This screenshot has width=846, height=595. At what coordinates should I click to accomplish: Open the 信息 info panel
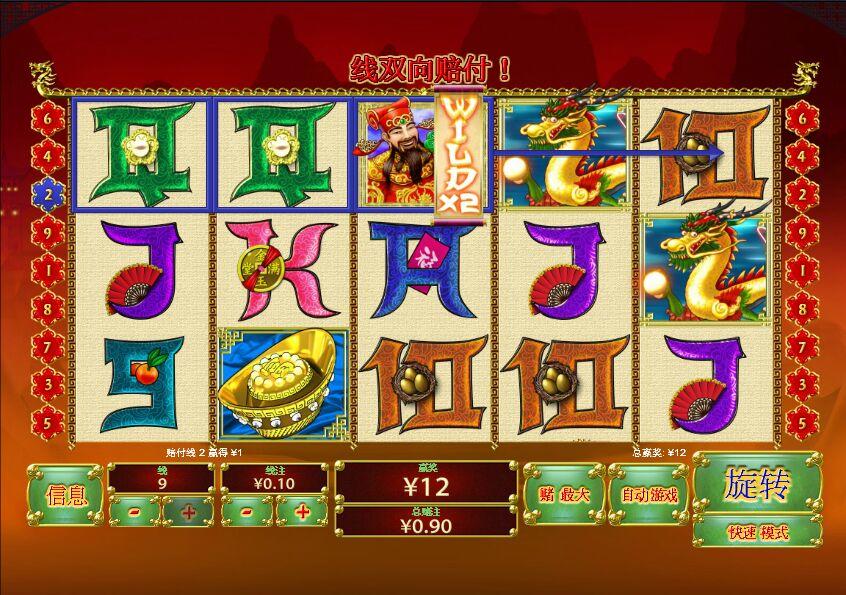pos(66,494)
